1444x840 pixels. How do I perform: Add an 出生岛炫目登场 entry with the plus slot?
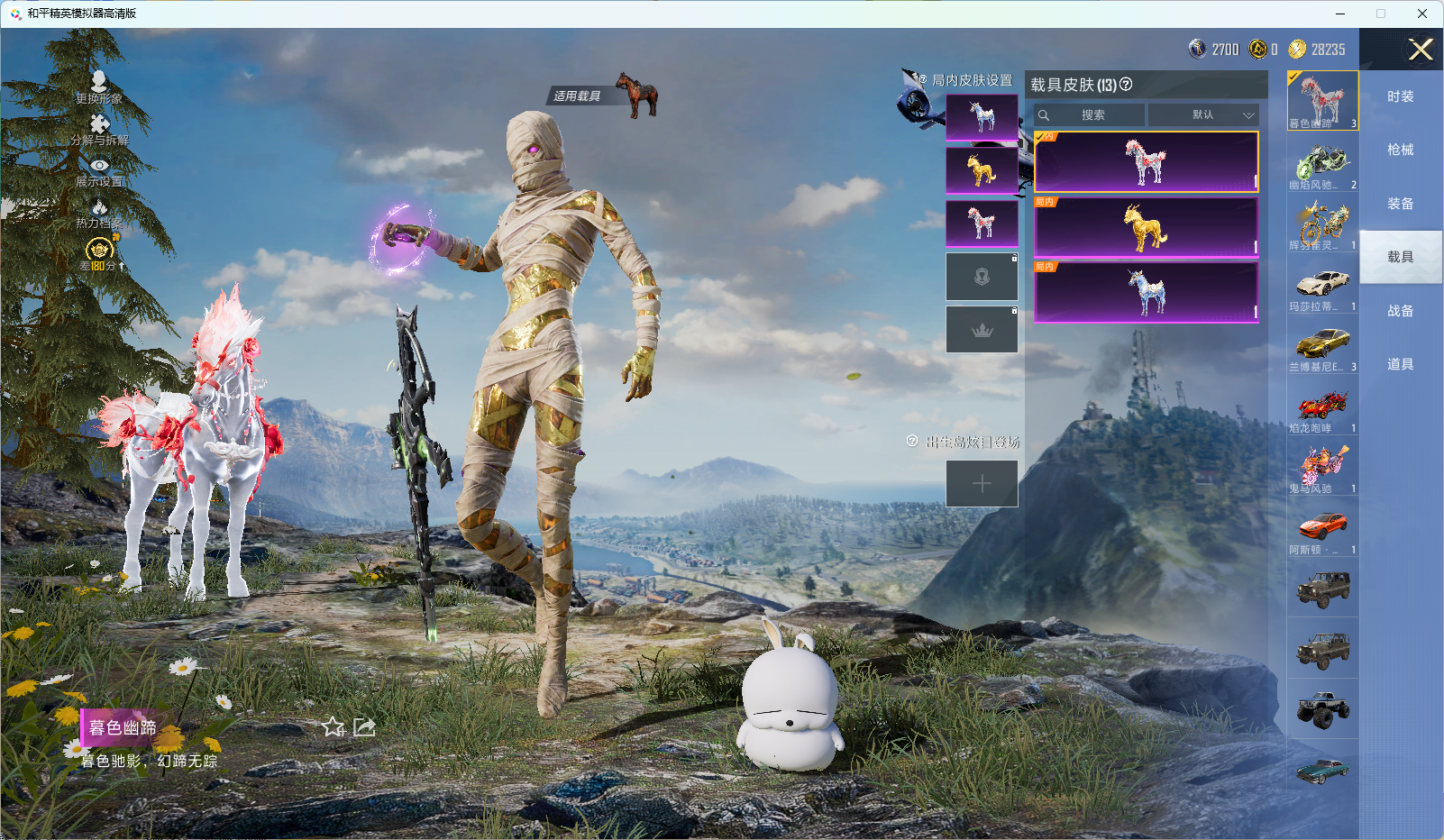click(x=982, y=484)
